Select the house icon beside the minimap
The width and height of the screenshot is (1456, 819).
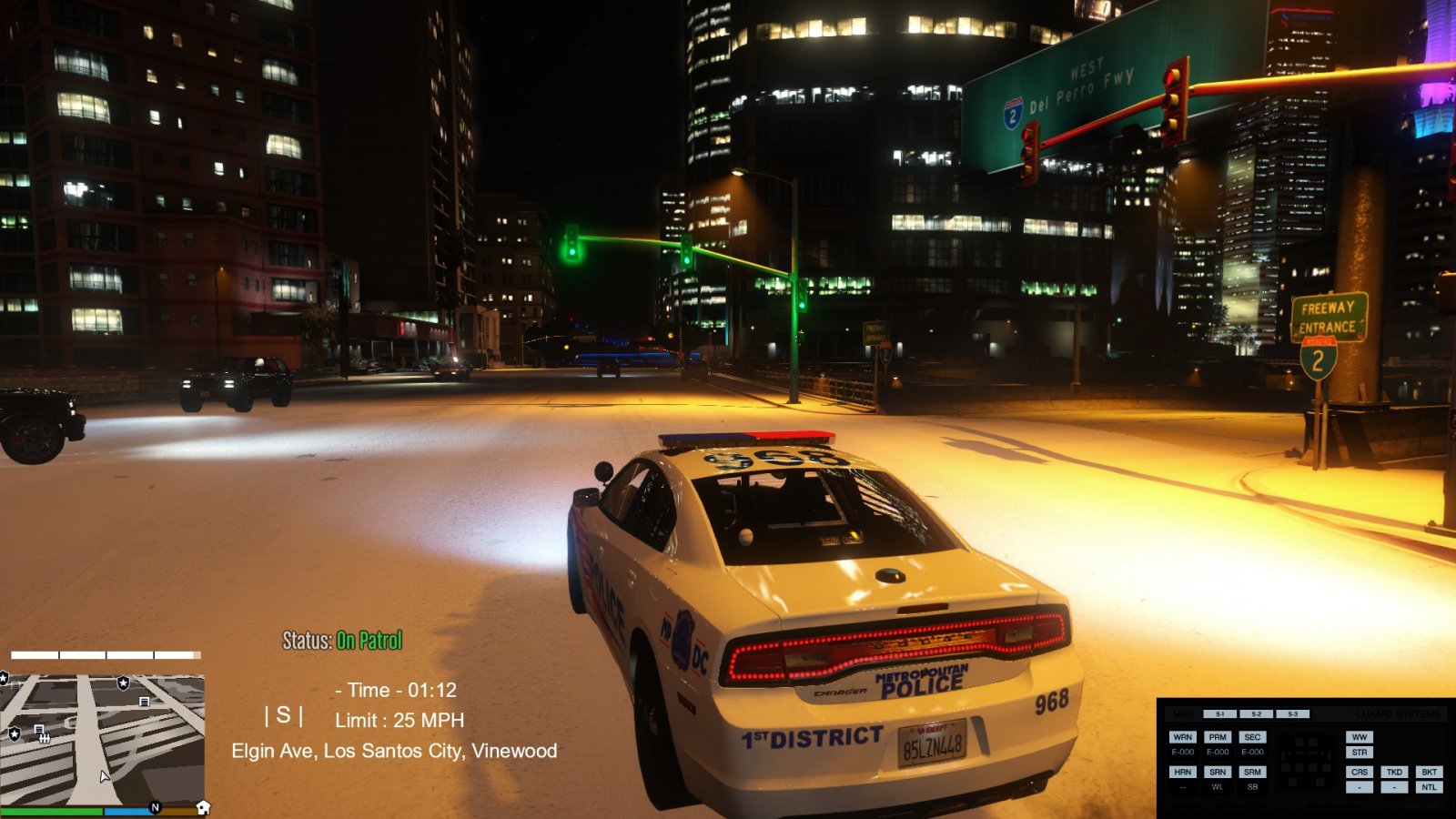[203, 807]
